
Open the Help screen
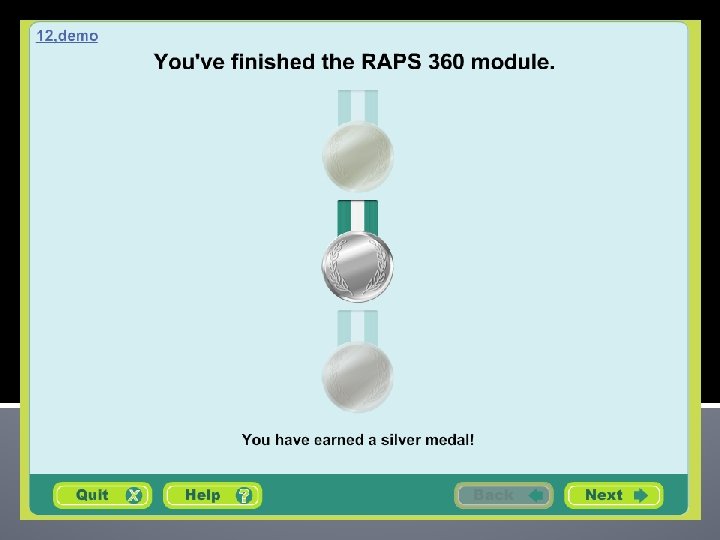click(212, 495)
